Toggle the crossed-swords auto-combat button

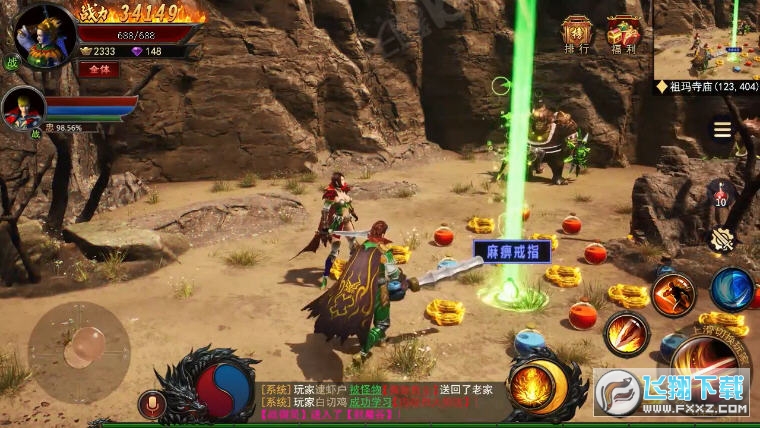tap(721, 240)
